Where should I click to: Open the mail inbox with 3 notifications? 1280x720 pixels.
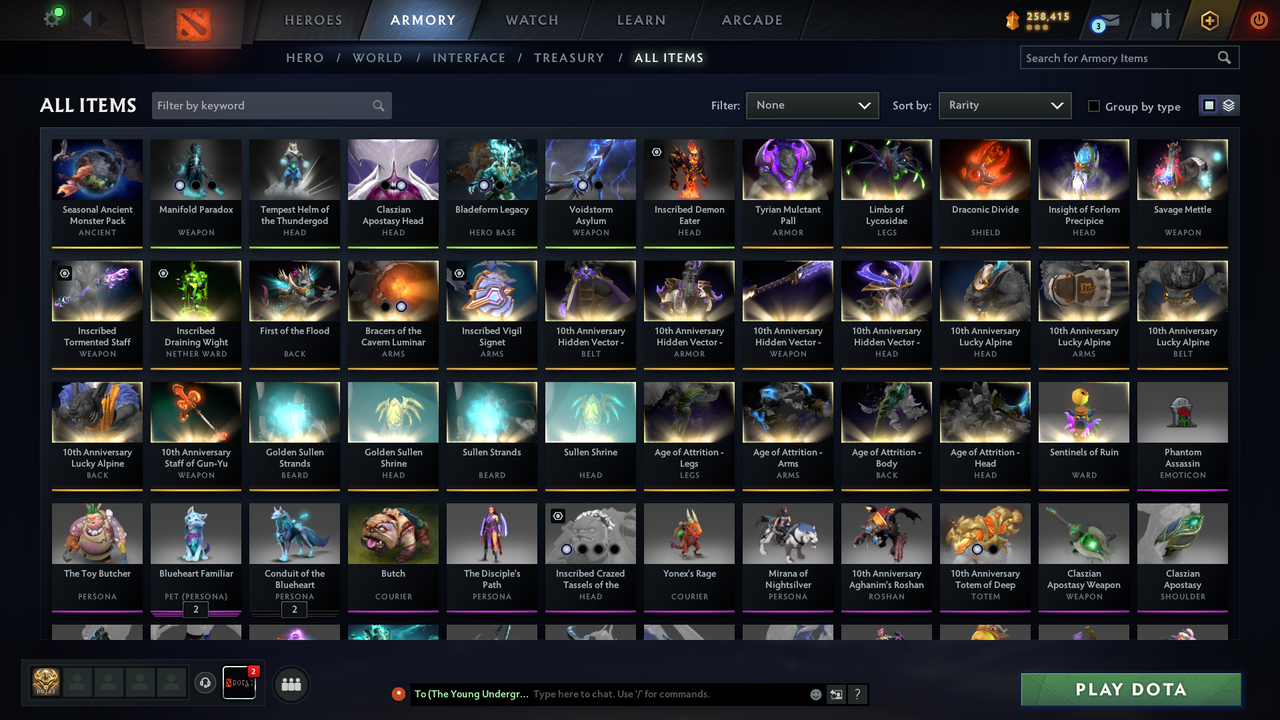click(1105, 20)
